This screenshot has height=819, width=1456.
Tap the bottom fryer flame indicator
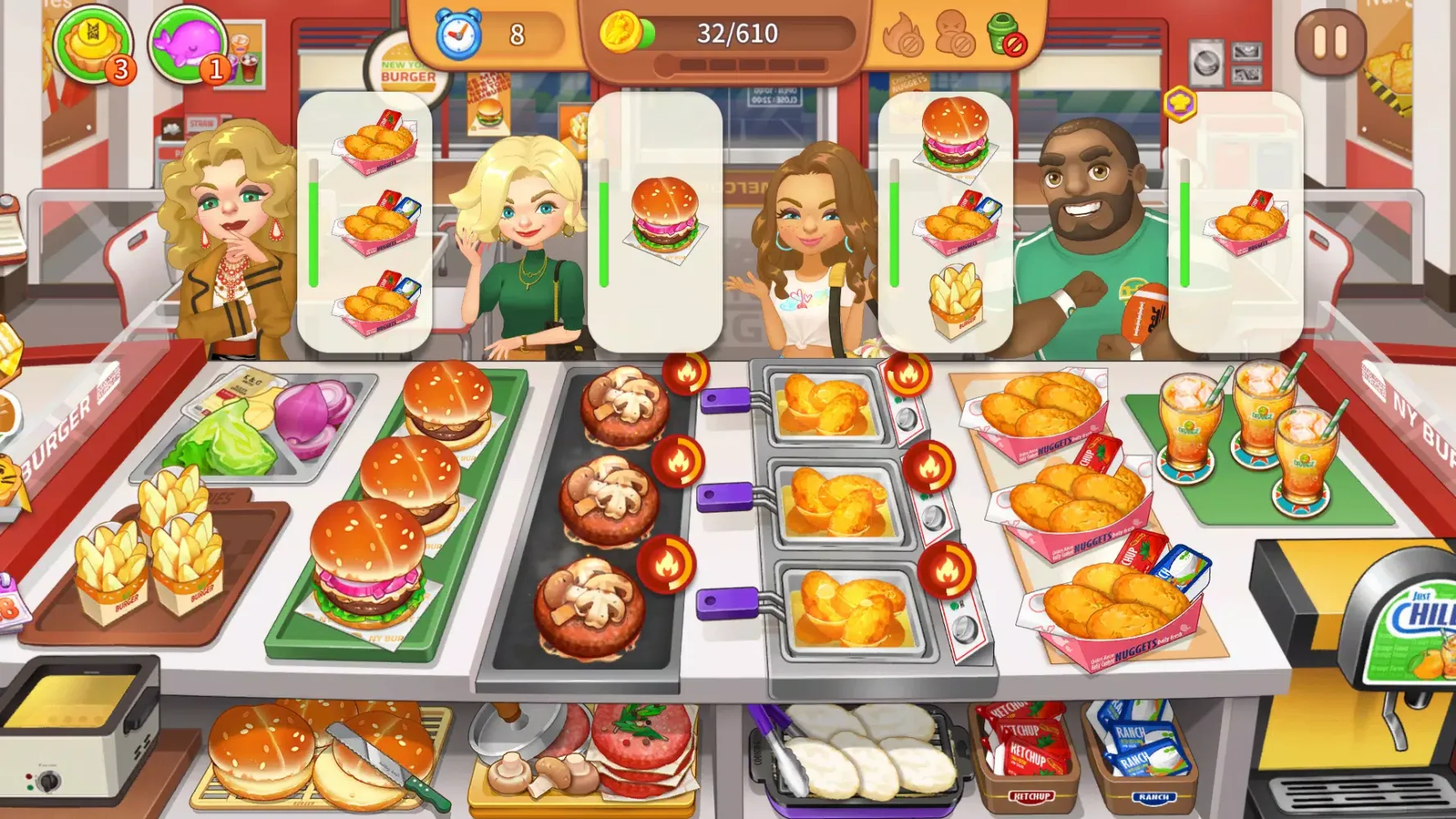947,568
